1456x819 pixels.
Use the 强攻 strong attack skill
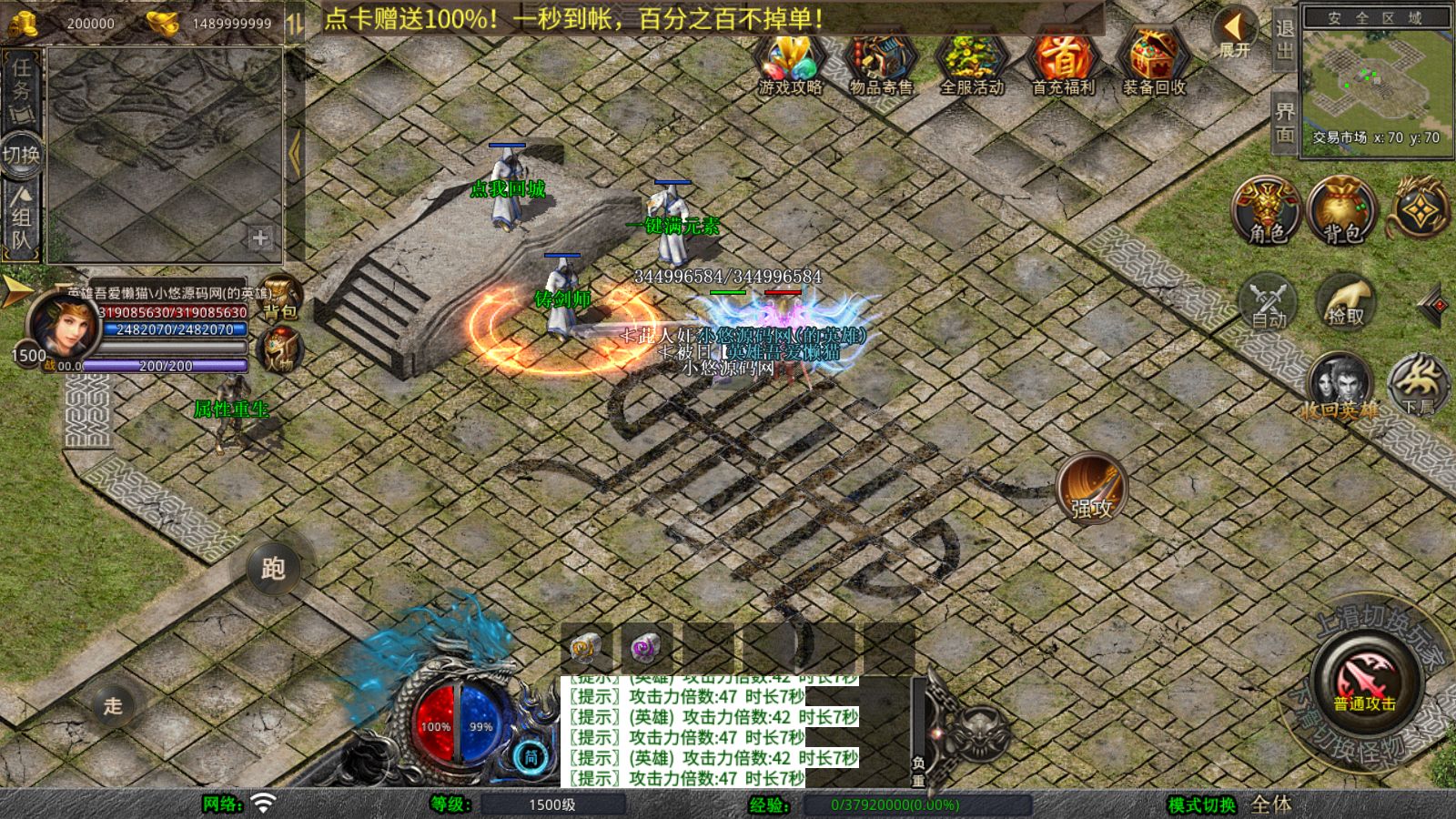click(1092, 488)
